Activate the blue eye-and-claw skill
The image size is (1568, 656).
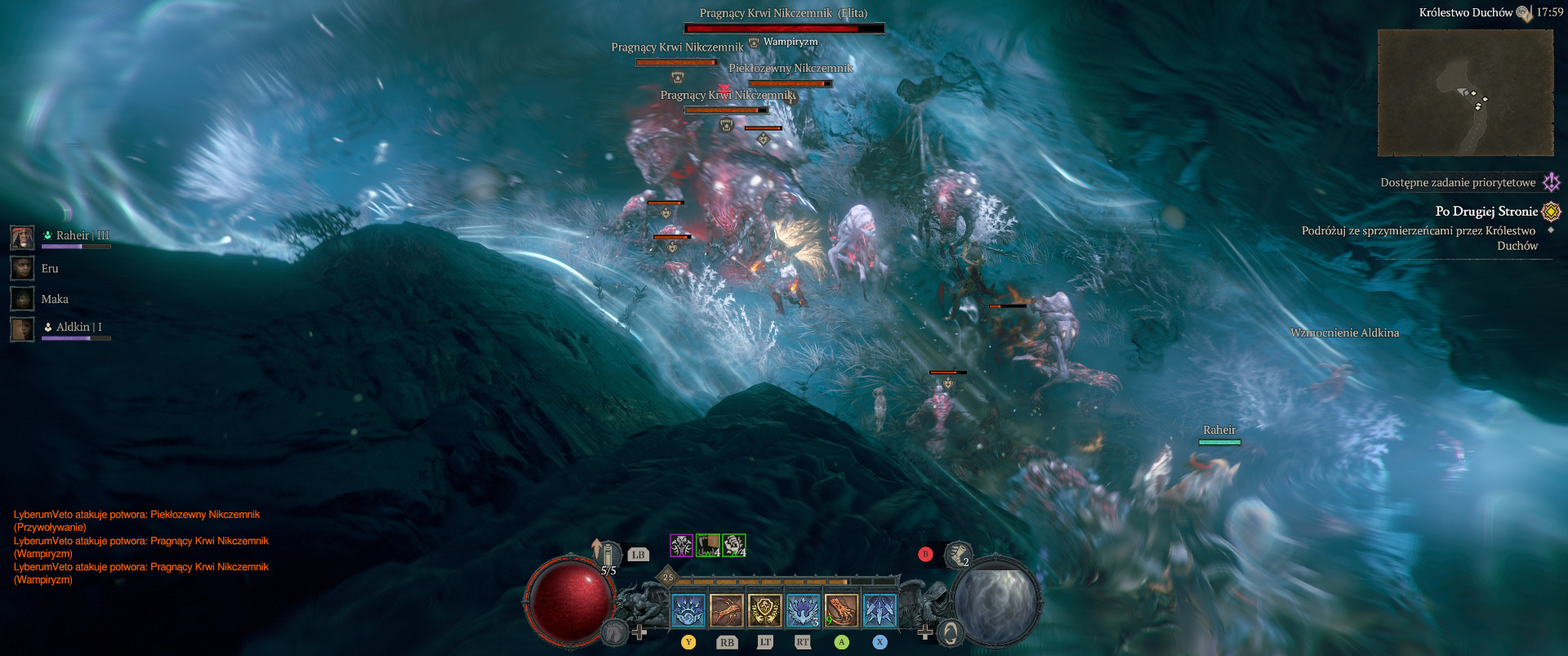coord(688,611)
